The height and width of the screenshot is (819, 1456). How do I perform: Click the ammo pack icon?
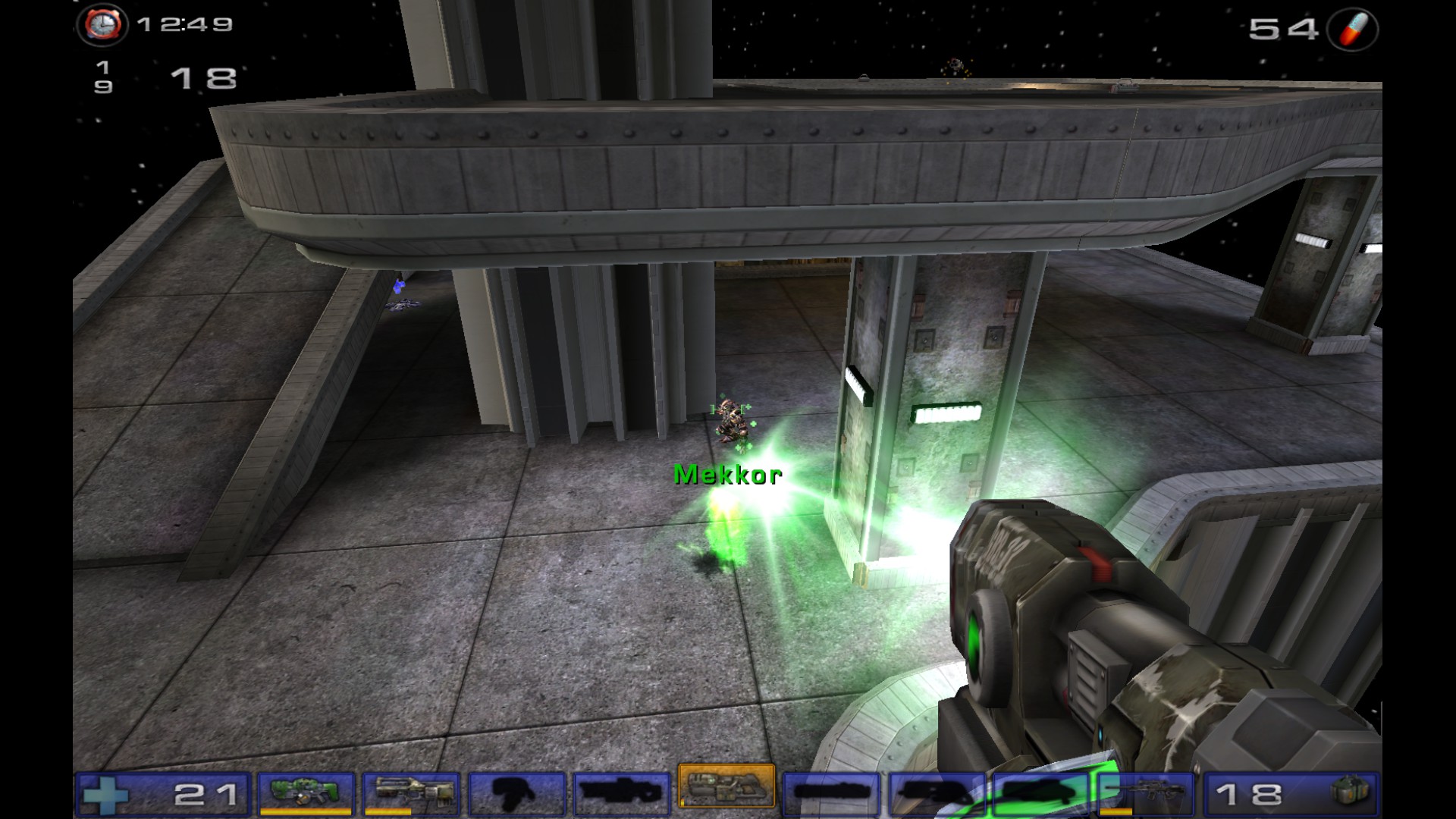(x=1350, y=793)
